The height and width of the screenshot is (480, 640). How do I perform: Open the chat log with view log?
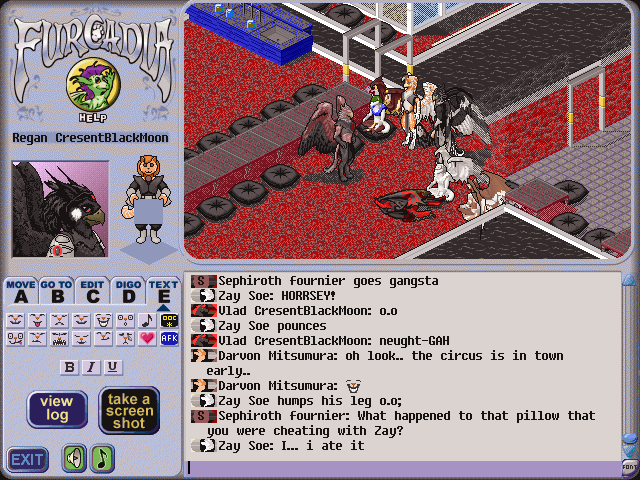pyautogui.click(x=56, y=409)
